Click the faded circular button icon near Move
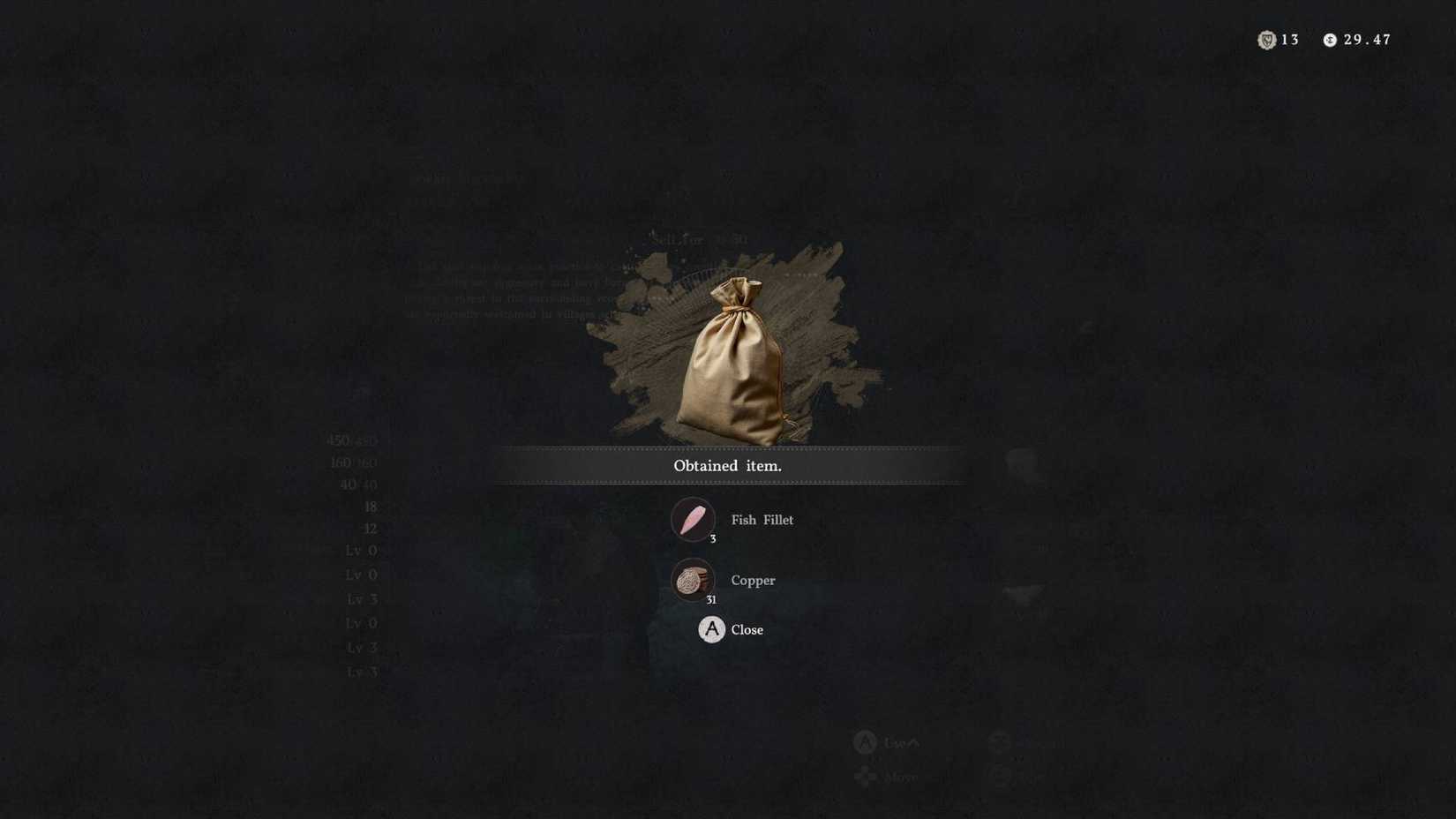Image resolution: width=1456 pixels, height=819 pixels. 1001,777
